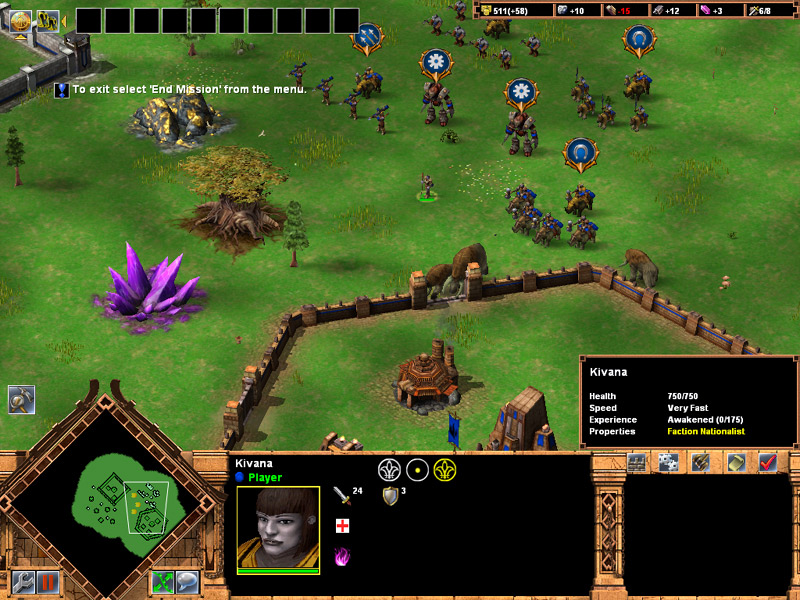Pause the game with the red pause button
The width and height of the screenshot is (800, 600).
pyautogui.click(x=47, y=581)
